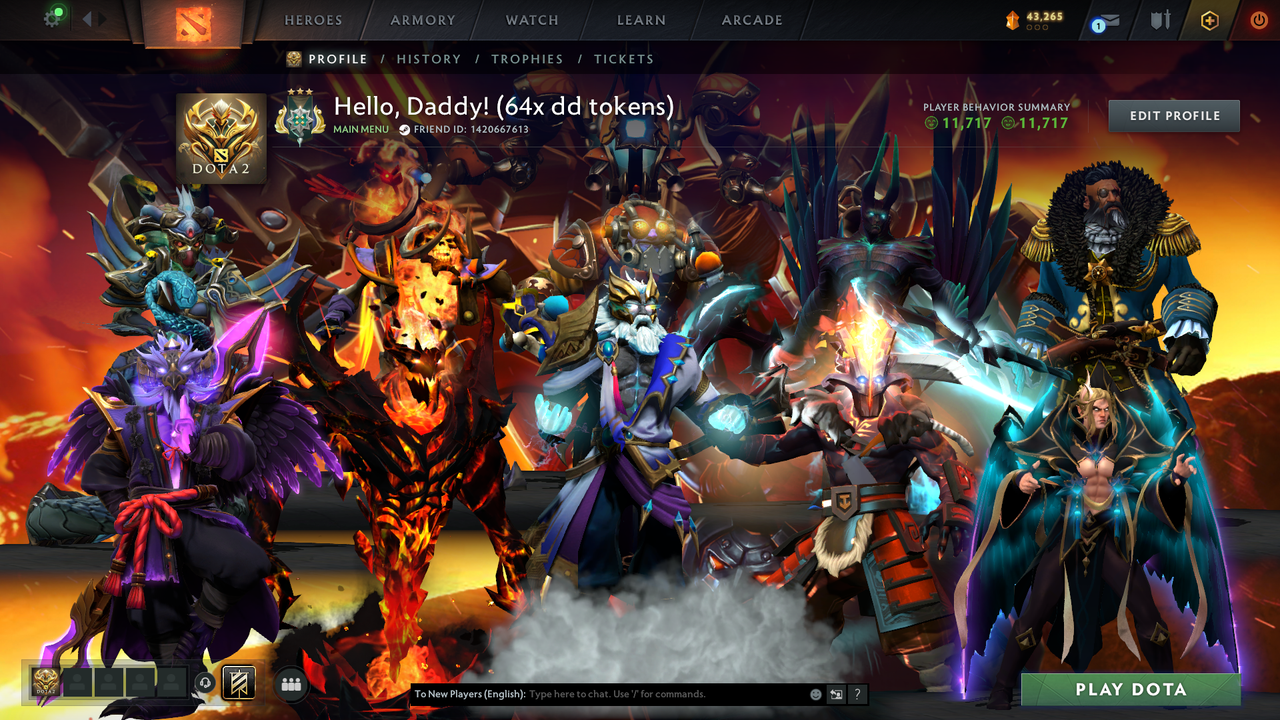The width and height of the screenshot is (1280, 720).
Task: Open the TROPHIES profile tab
Action: click(527, 59)
